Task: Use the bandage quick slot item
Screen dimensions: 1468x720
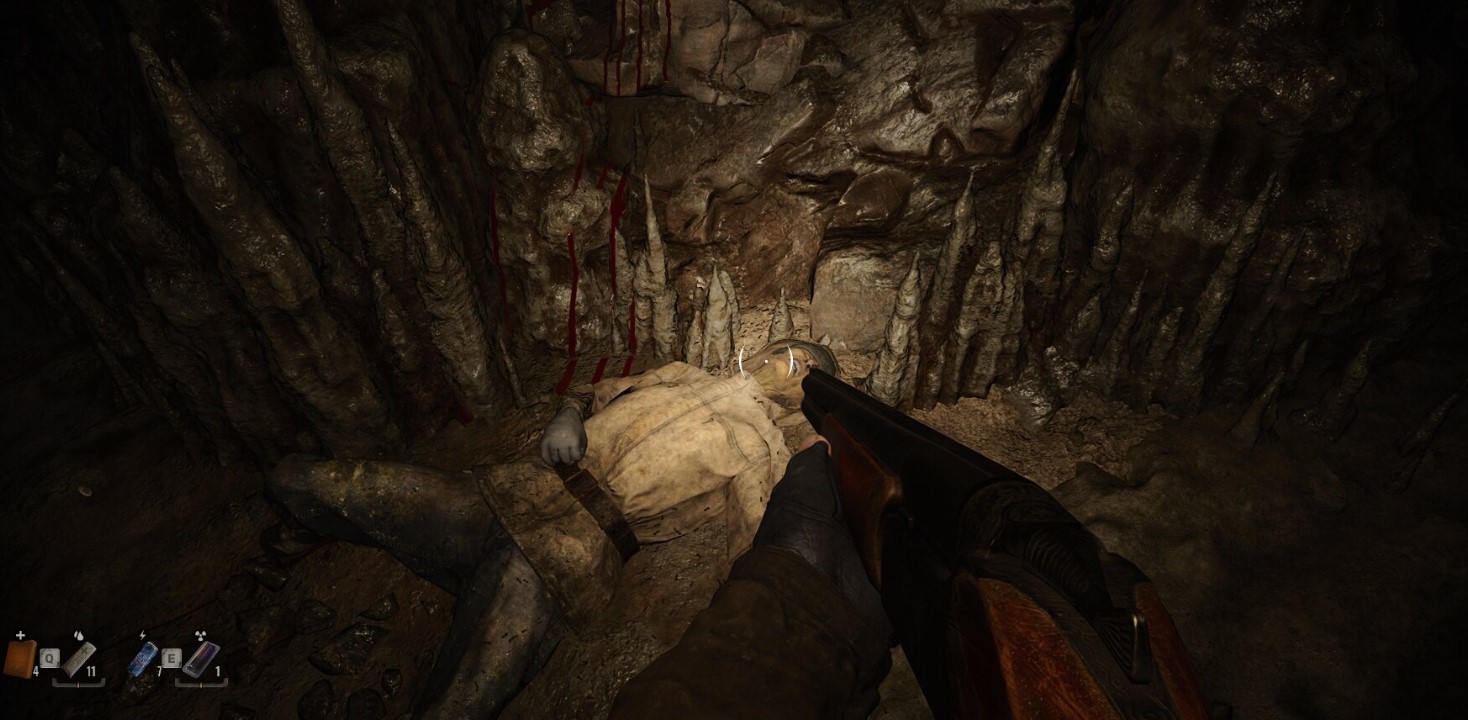Action: tap(78, 658)
